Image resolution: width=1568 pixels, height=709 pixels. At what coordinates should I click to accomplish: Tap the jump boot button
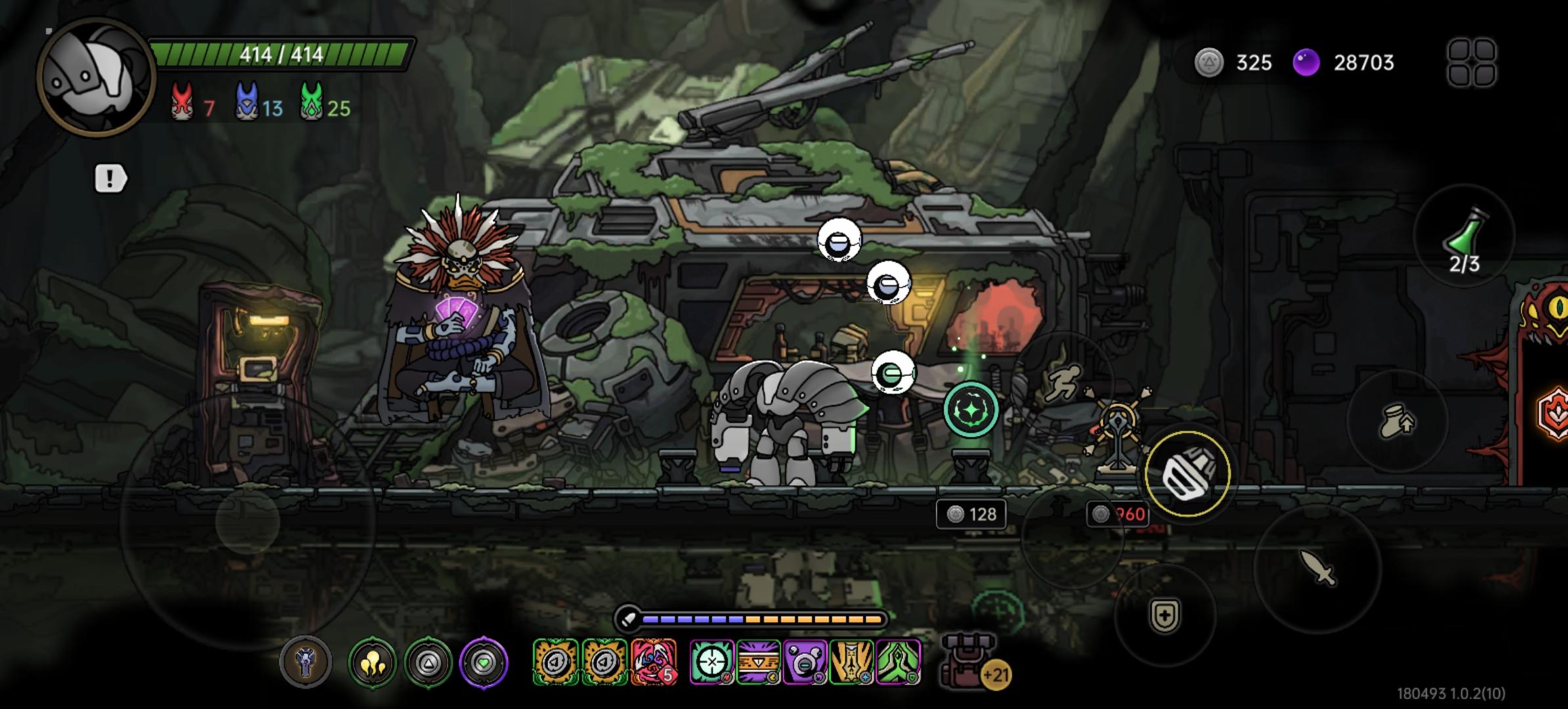(x=1397, y=421)
